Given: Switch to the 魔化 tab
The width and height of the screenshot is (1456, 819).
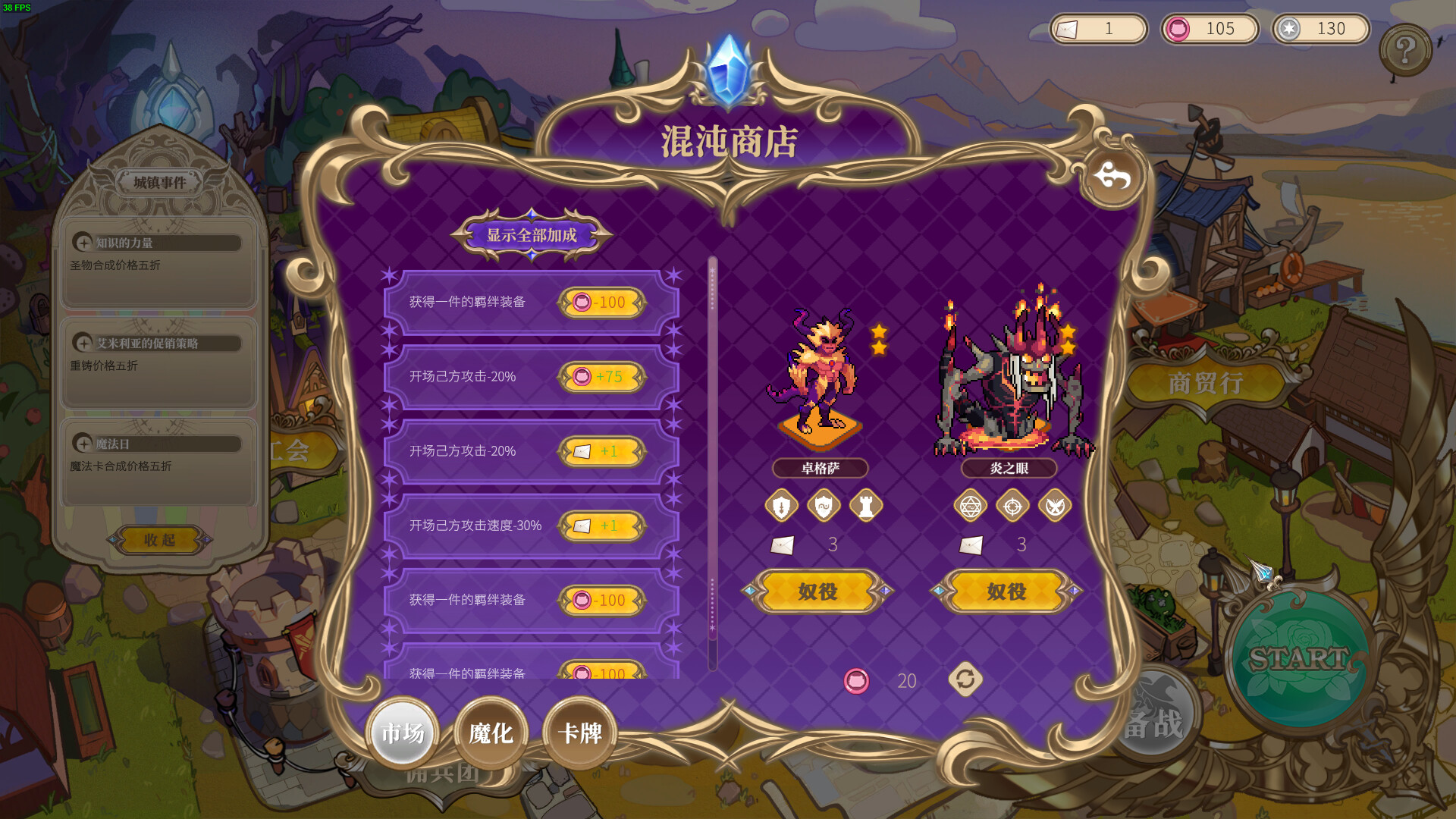Looking at the screenshot, I should pyautogui.click(x=490, y=732).
